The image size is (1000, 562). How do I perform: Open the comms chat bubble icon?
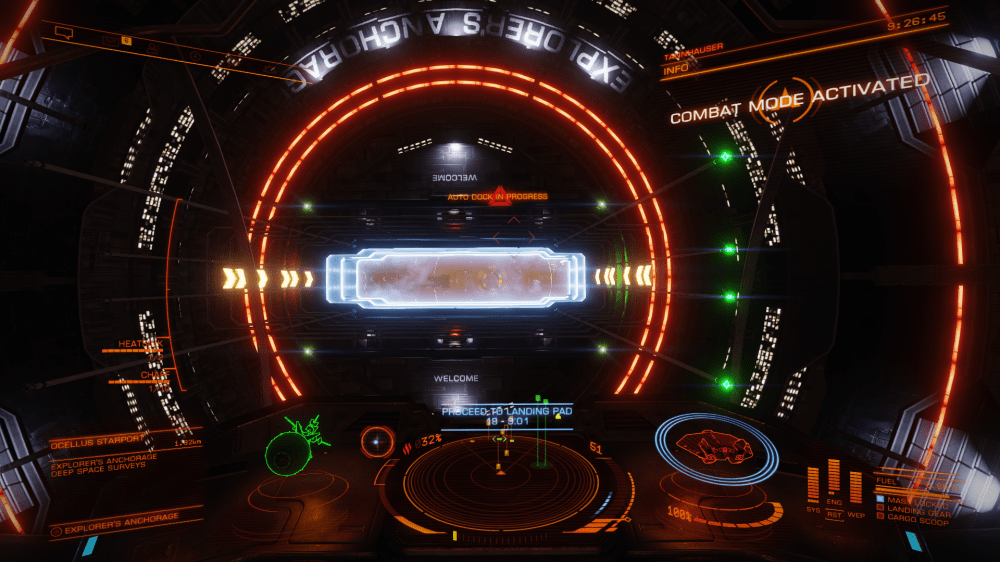click(x=63, y=33)
